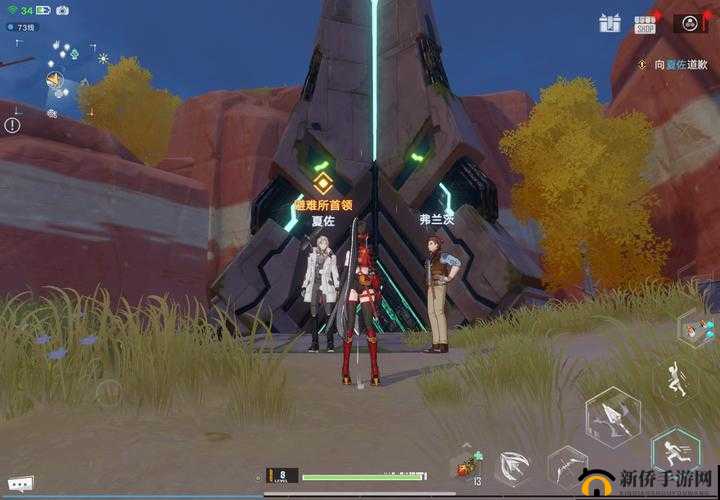Click the exclamation mark alert icon
The width and height of the screenshot is (720, 500).
(x=12, y=125)
